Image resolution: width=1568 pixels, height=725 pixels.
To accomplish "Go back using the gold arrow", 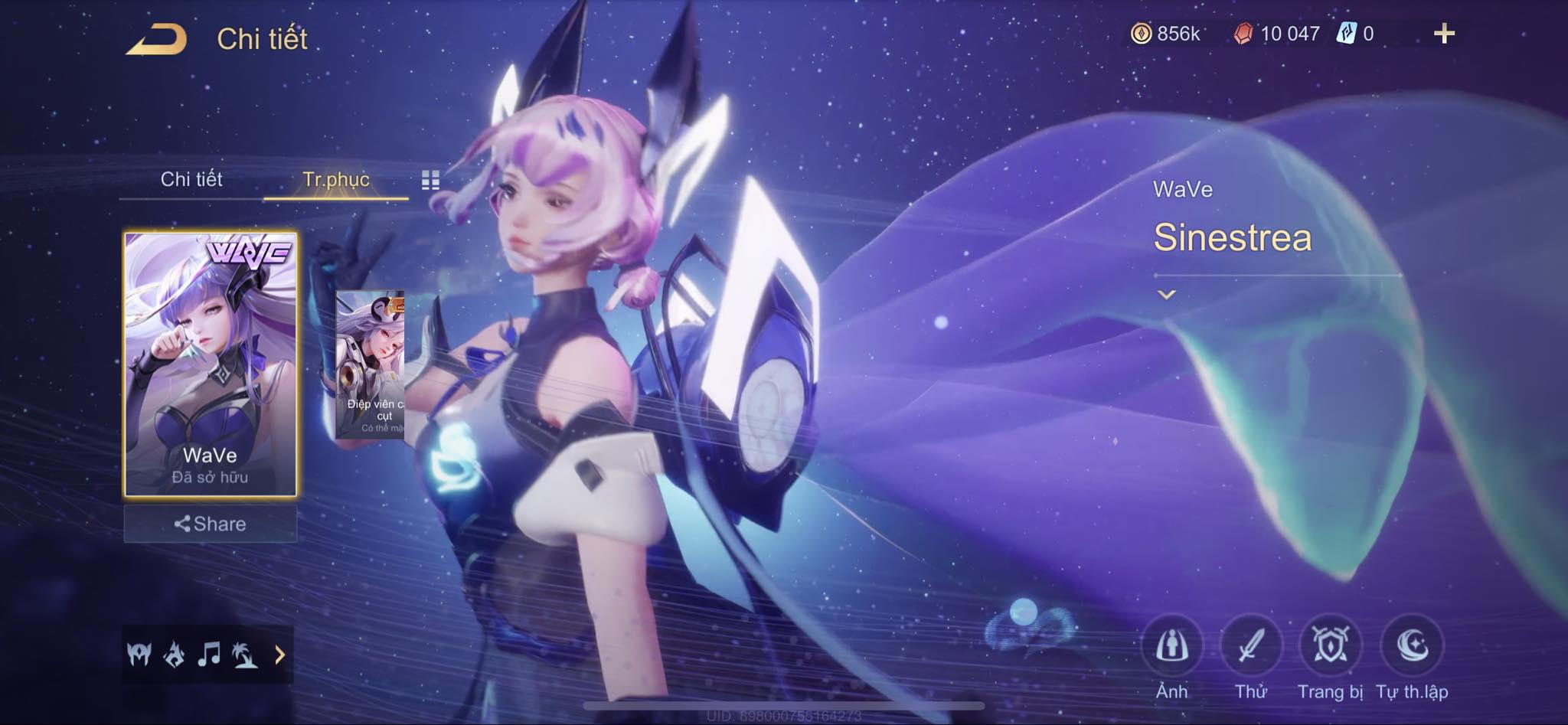I will coord(156,38).
